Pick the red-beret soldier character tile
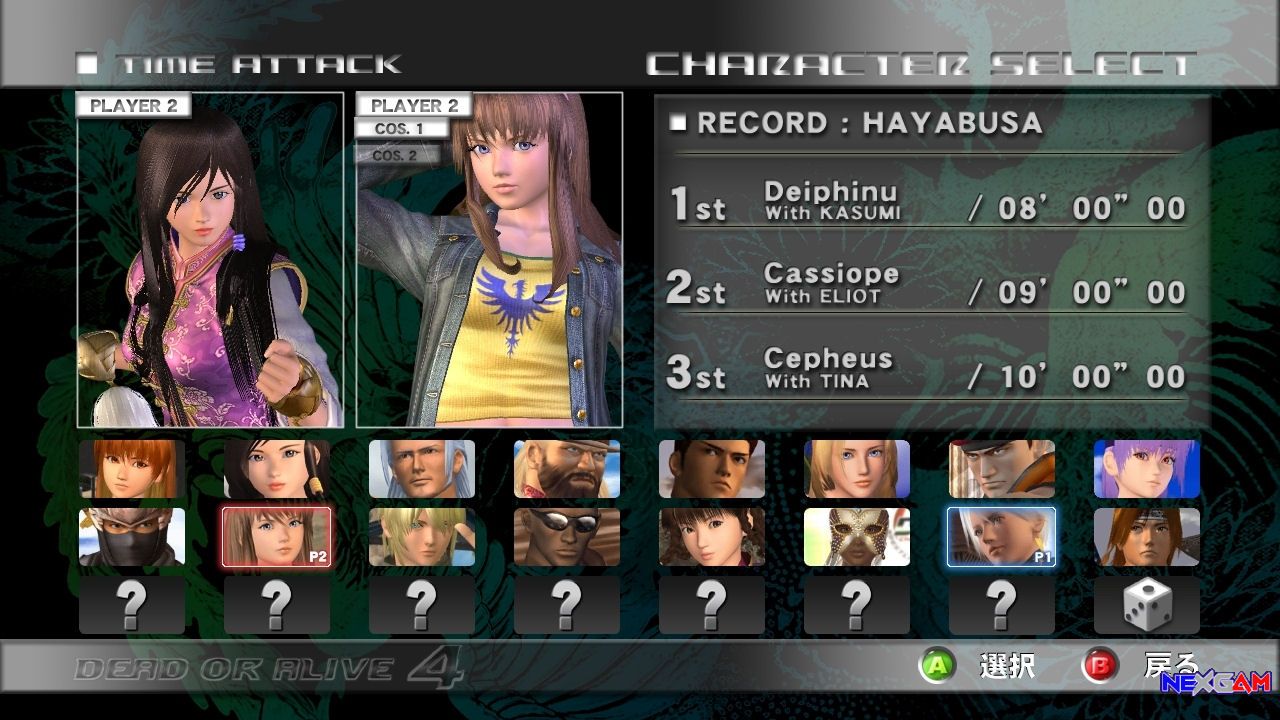The image size is (1280, 720). [1002, 469]
